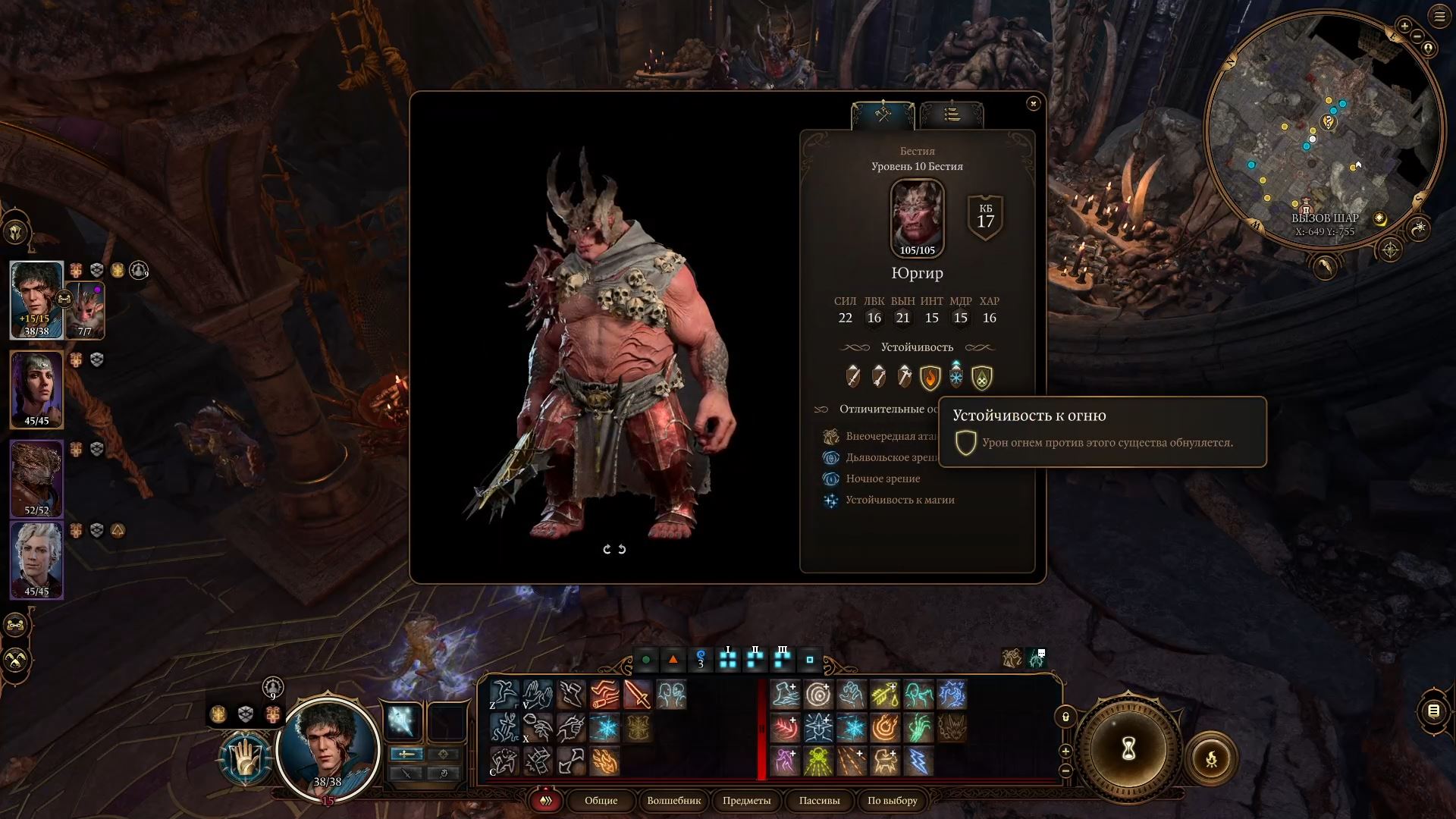Toggle the action filter (green dot)

click(646, 660)
